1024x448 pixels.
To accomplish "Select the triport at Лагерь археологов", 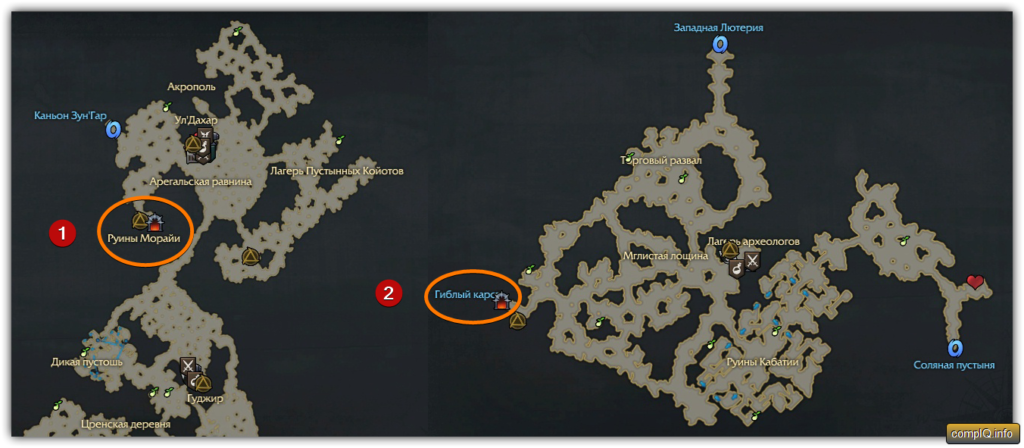I will pos(729,251).
